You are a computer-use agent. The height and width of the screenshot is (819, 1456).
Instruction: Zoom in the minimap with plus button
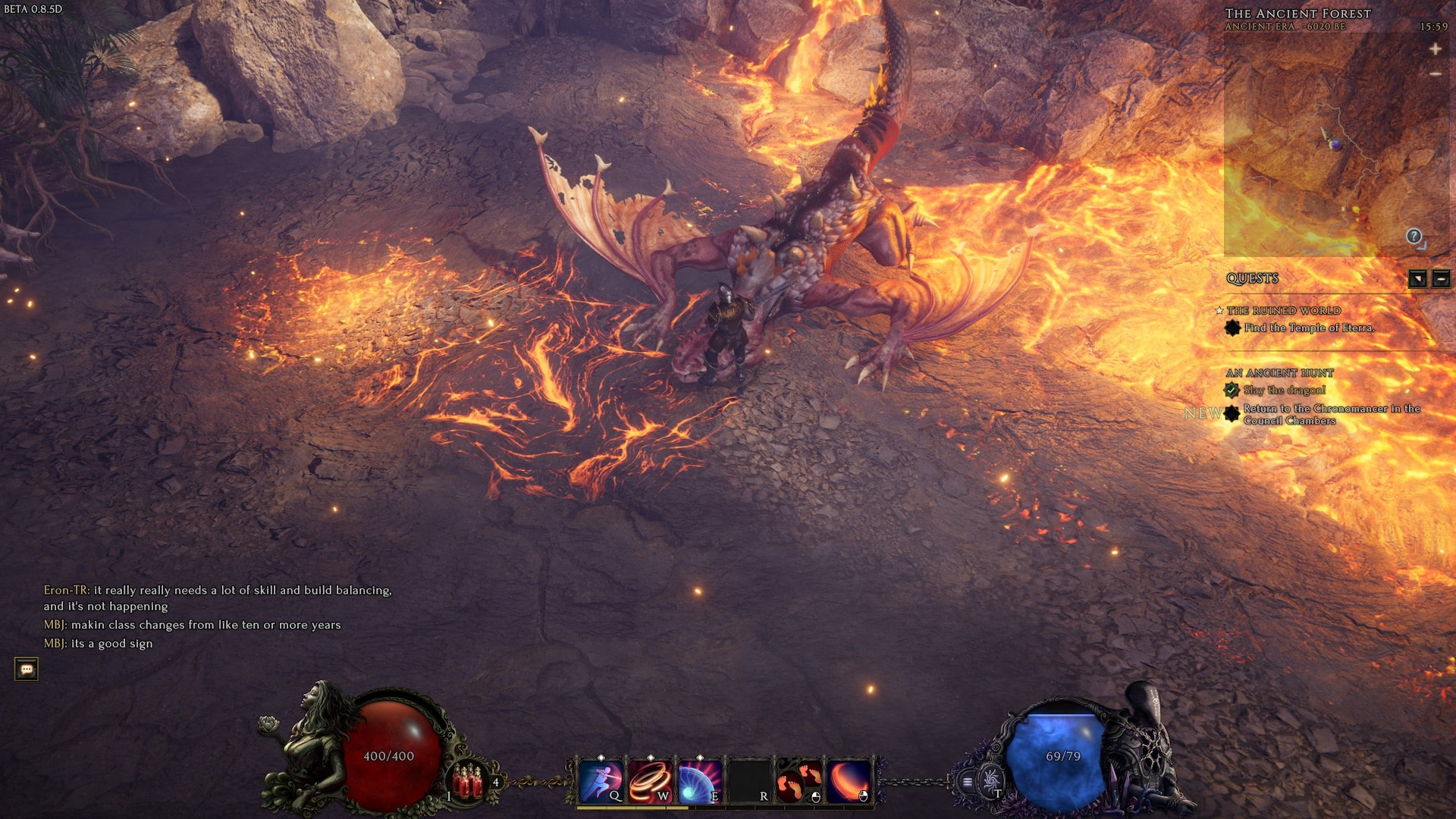1435,49
